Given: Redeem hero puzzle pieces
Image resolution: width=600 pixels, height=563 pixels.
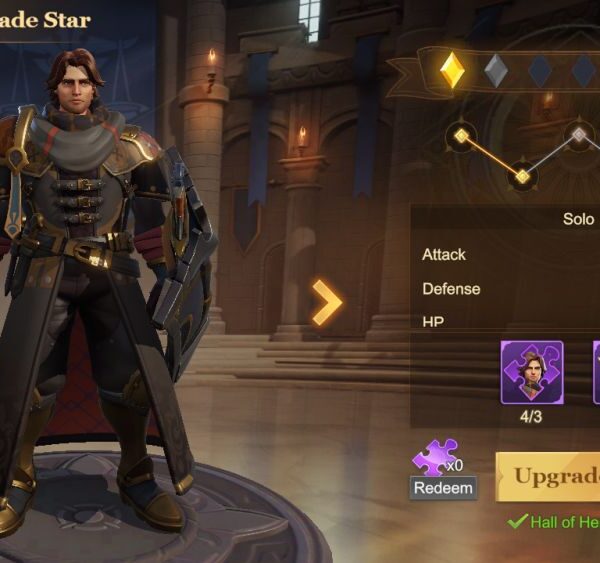Looking at the screenshot, I should pyautogui.click(x=442, y=488).
